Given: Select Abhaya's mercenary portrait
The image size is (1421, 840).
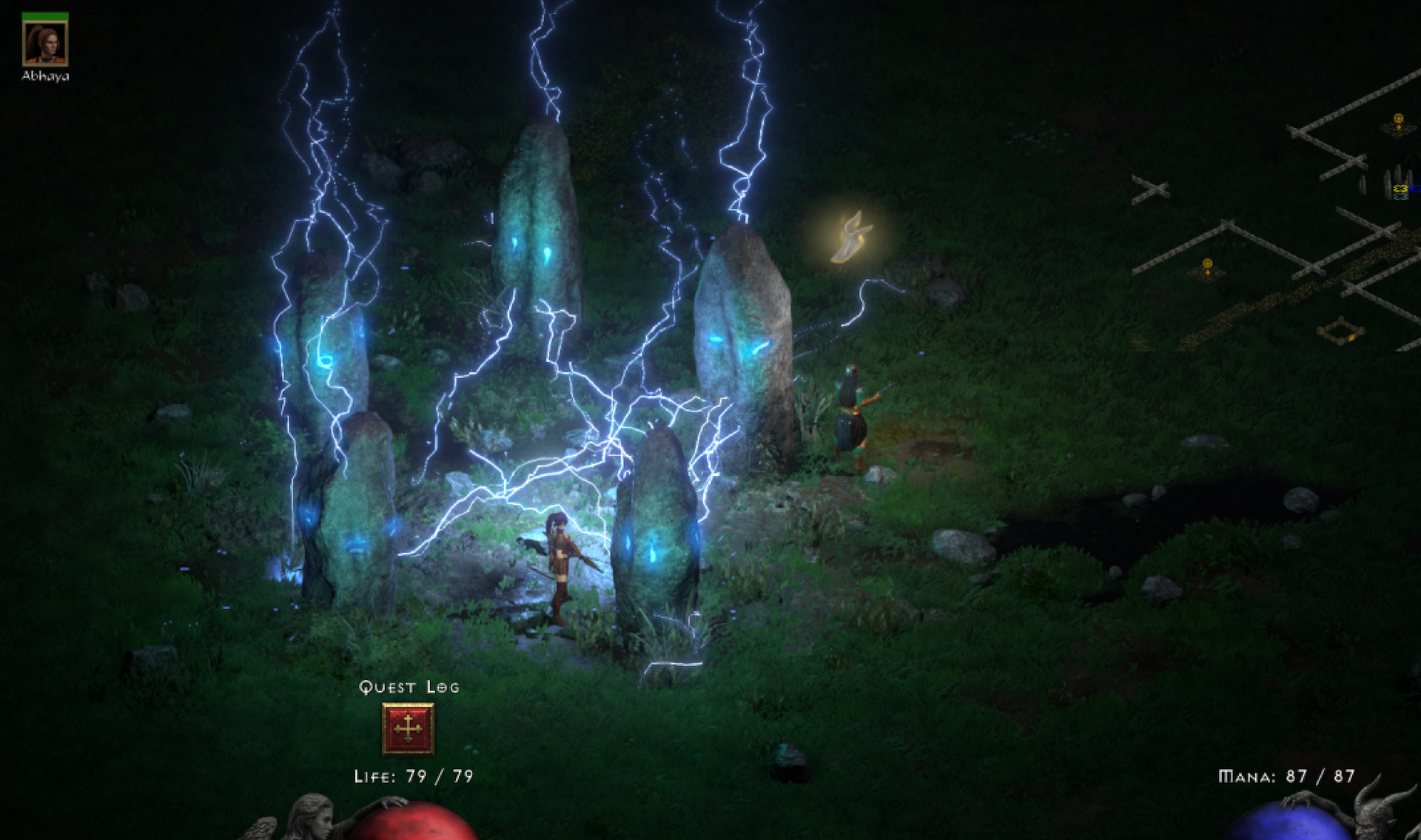Looking at the screenshot, I should pos(45,43).
